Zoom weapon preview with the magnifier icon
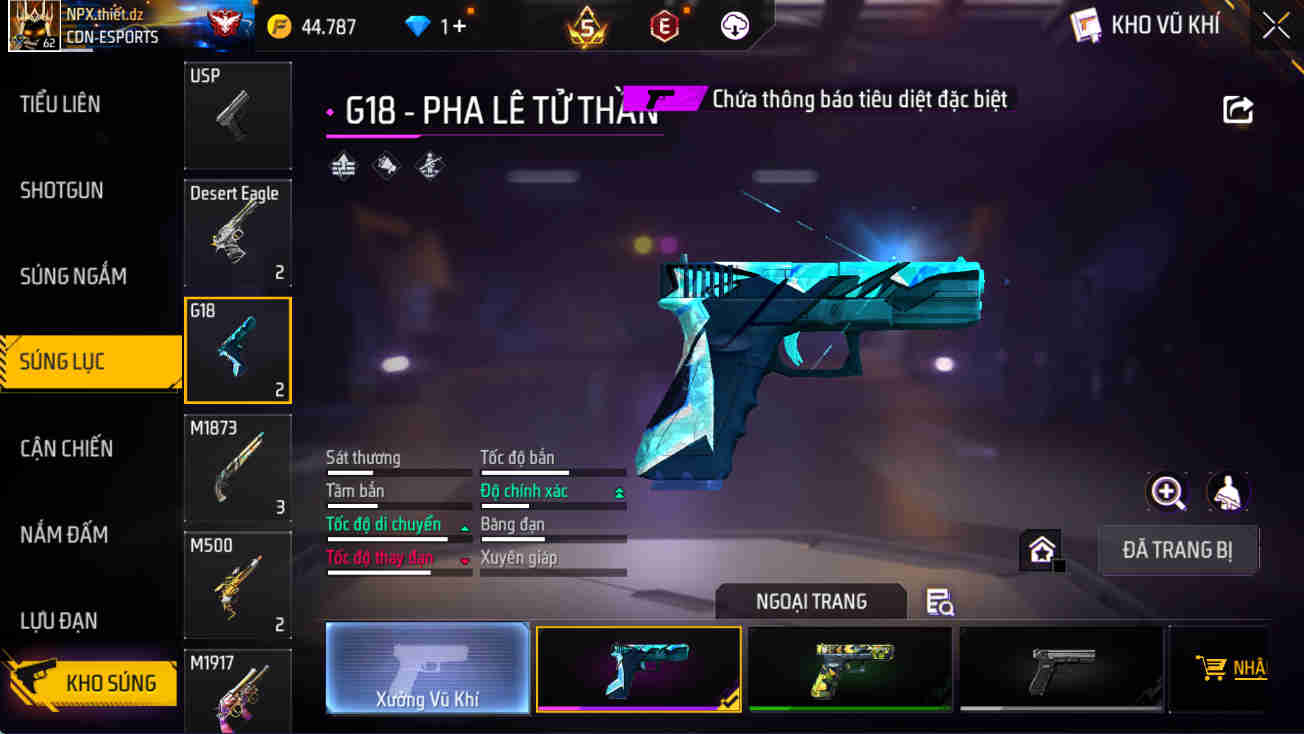Viewport: 1304px width, 734px height. 1167,492
